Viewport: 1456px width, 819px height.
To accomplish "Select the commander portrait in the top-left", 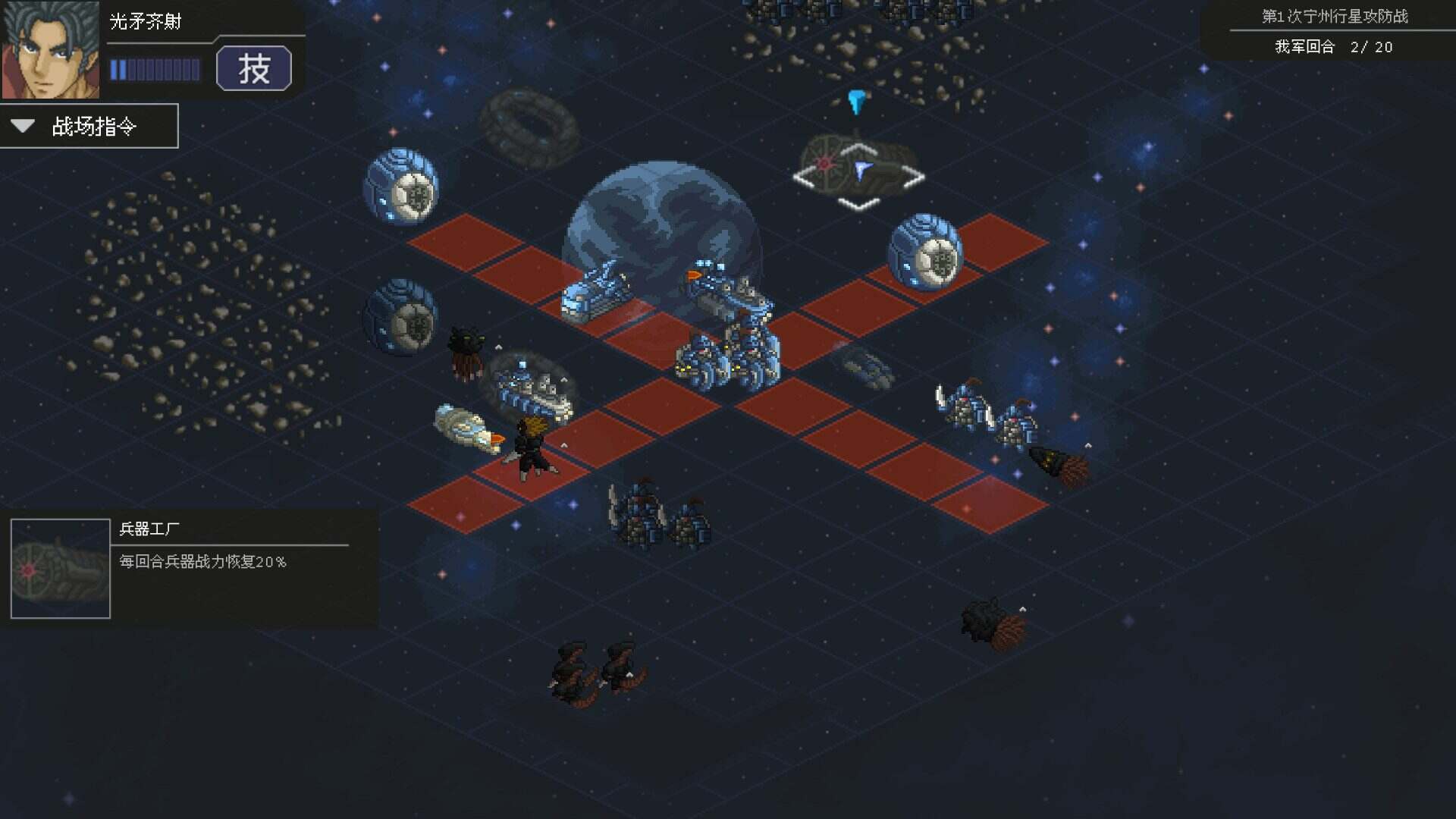I will pos(52,49).
